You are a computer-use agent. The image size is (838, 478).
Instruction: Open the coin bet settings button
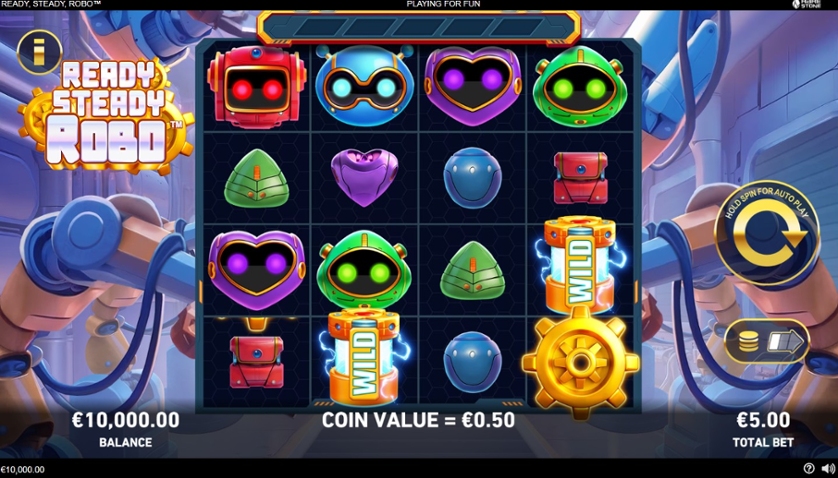(766, 342)
